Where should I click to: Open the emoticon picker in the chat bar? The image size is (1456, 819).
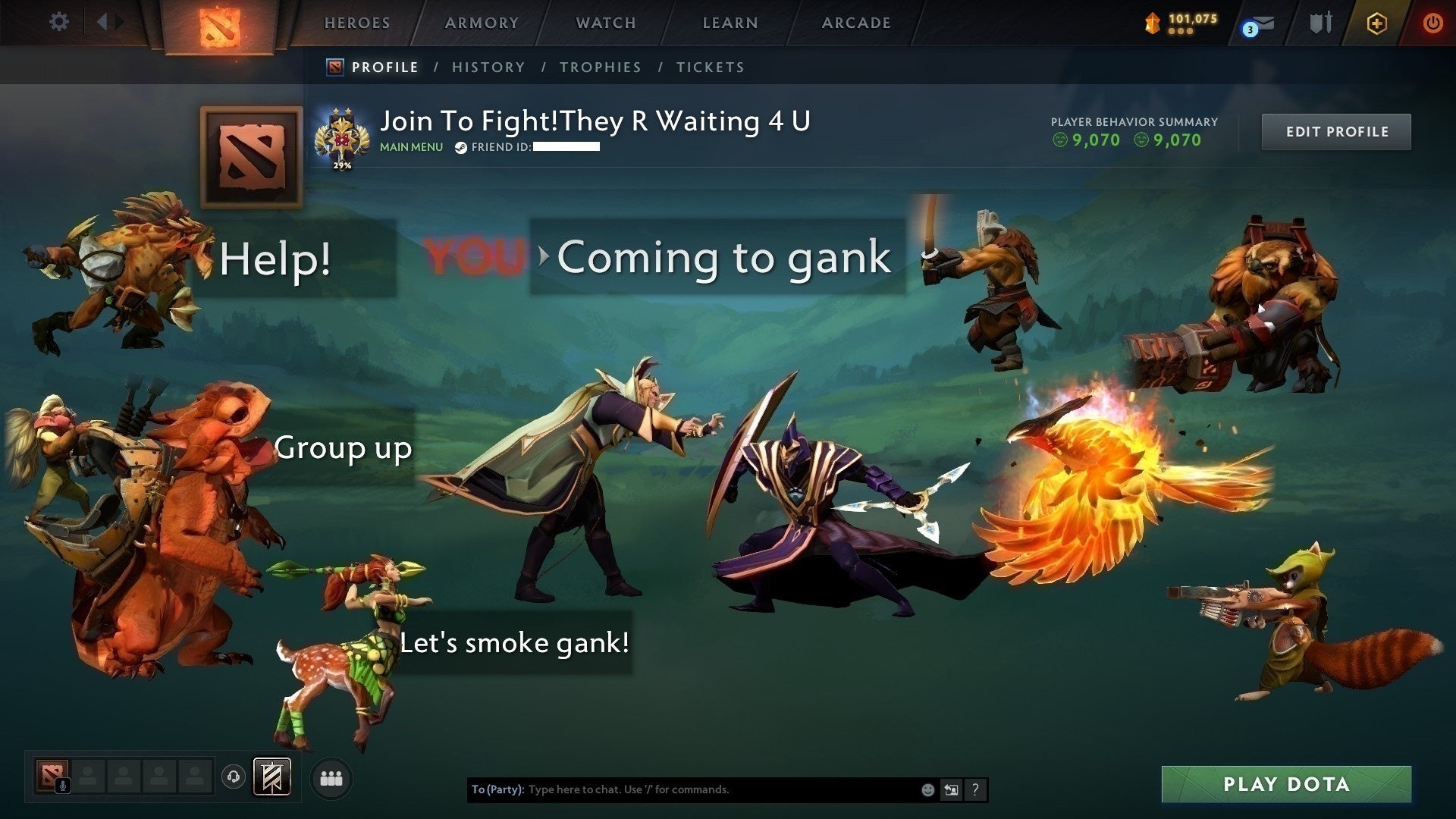(927, 789)
